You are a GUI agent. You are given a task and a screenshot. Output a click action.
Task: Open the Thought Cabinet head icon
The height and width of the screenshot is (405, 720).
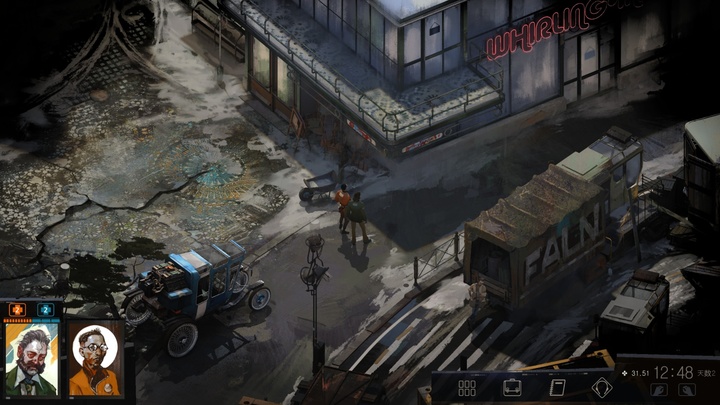pyautogui.click(x=602, y=388)
